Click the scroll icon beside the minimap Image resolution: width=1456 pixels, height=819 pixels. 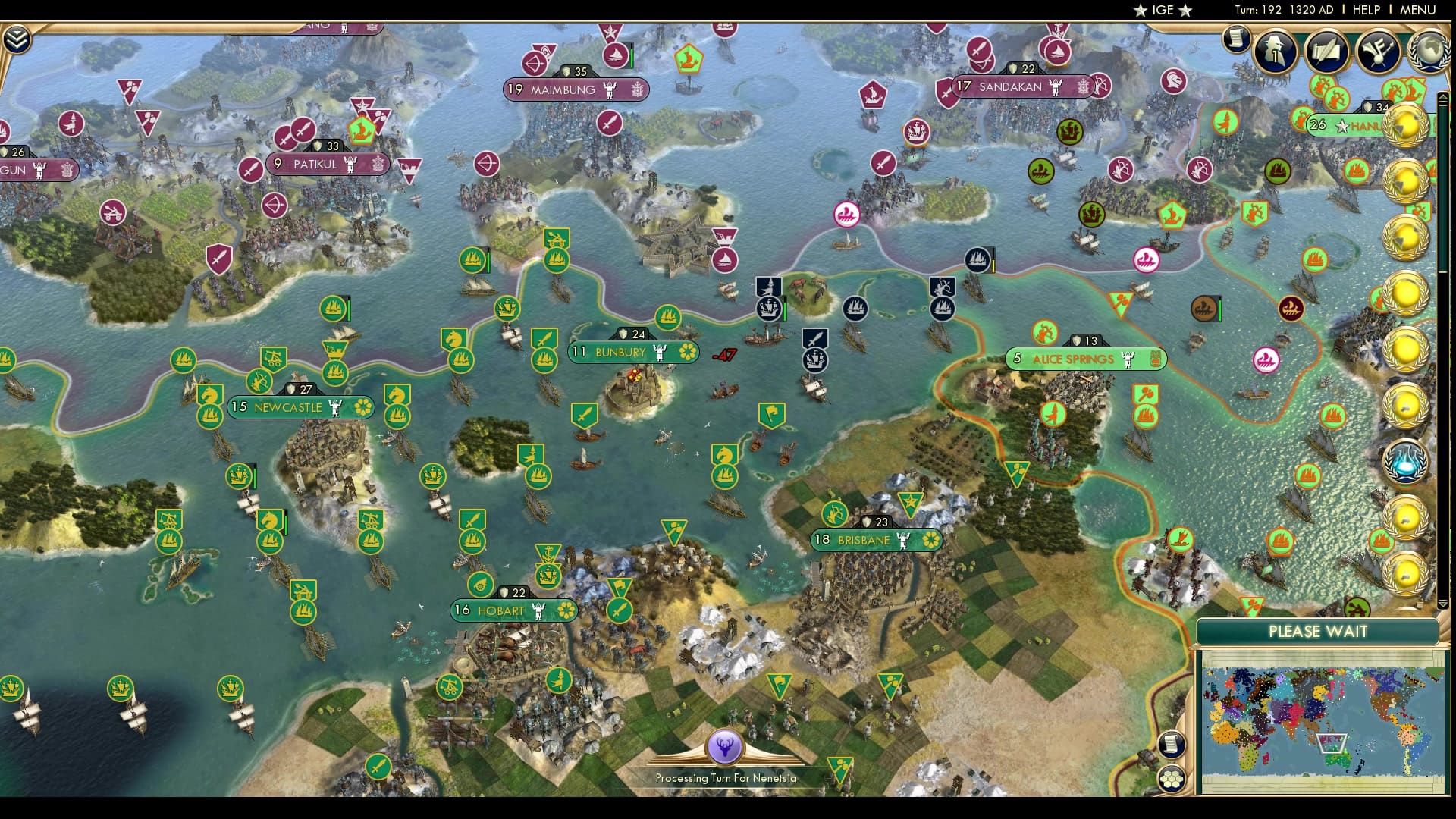click(x=1172, y=745)
